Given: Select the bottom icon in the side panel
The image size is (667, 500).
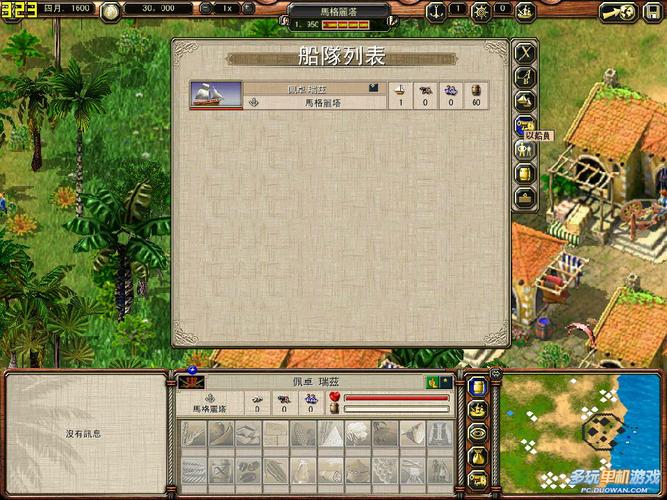Looking at the screenshot, I should click(525, 197).
